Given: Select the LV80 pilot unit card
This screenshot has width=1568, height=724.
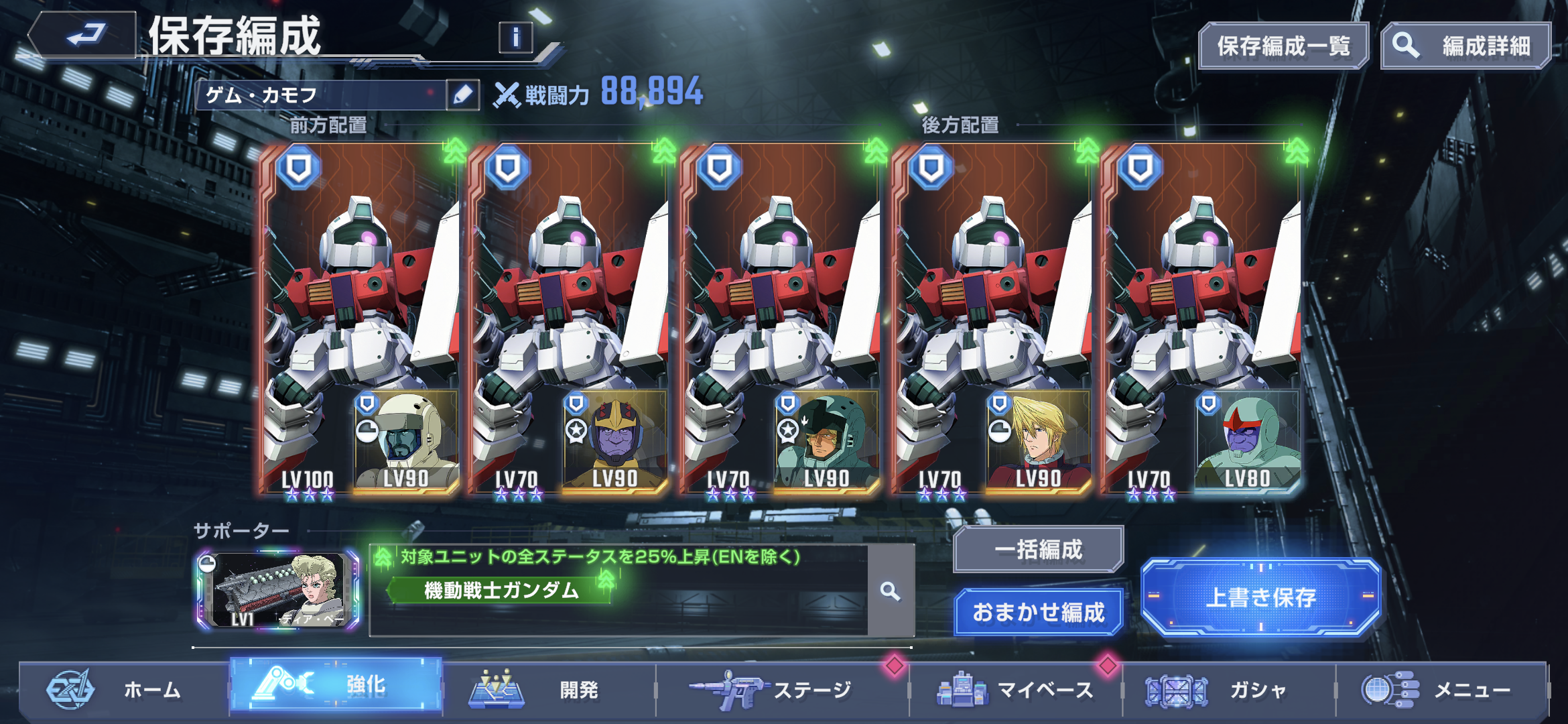Looking at the screenshot, I should point(1202,319).
